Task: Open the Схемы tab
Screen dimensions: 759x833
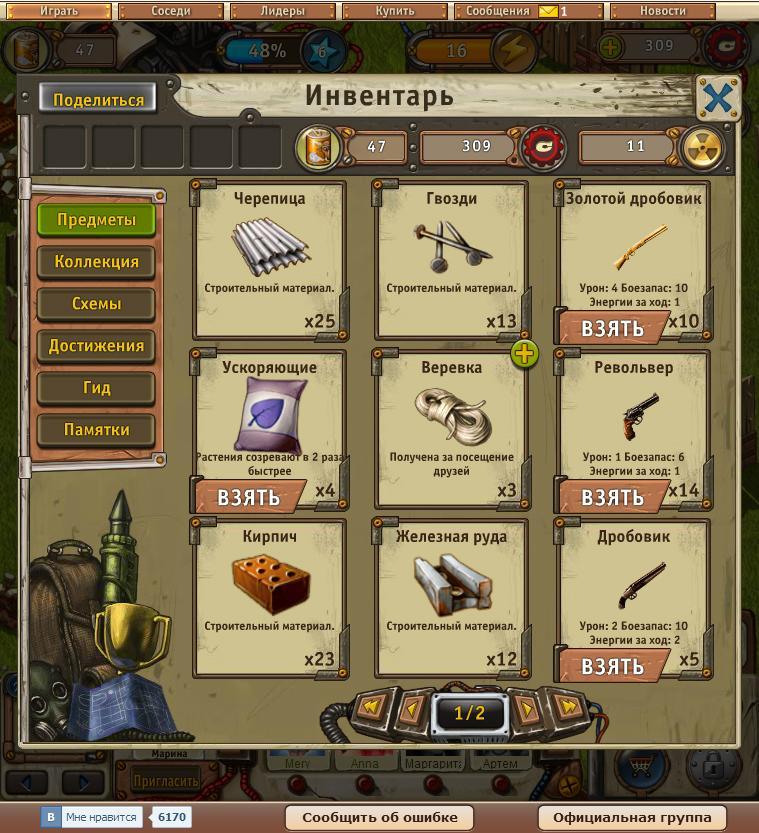Action: point(97,304)
